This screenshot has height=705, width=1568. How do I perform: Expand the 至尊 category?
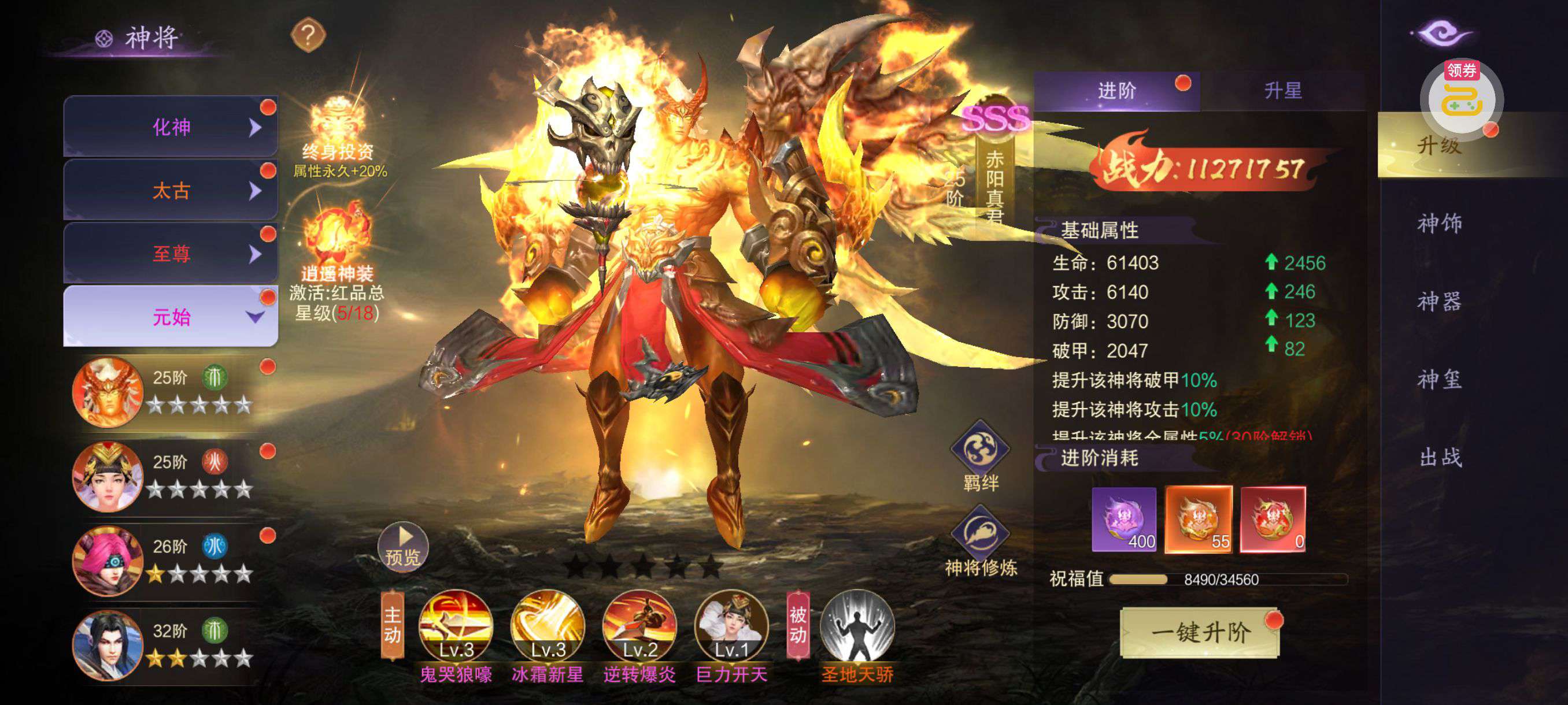click(171, 254)
